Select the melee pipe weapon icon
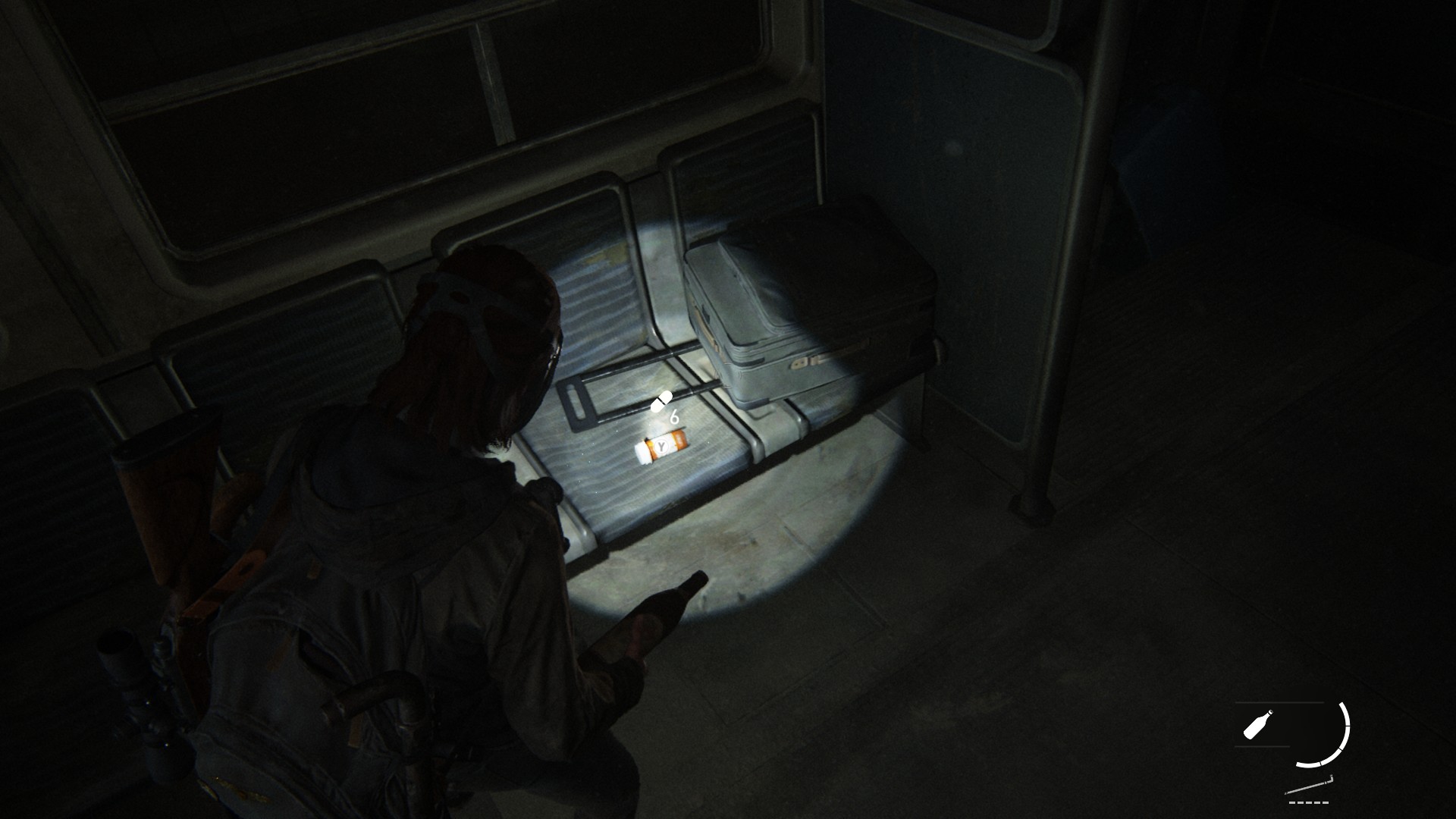The image size is (1456, 819). click(x=1309, y=786)
